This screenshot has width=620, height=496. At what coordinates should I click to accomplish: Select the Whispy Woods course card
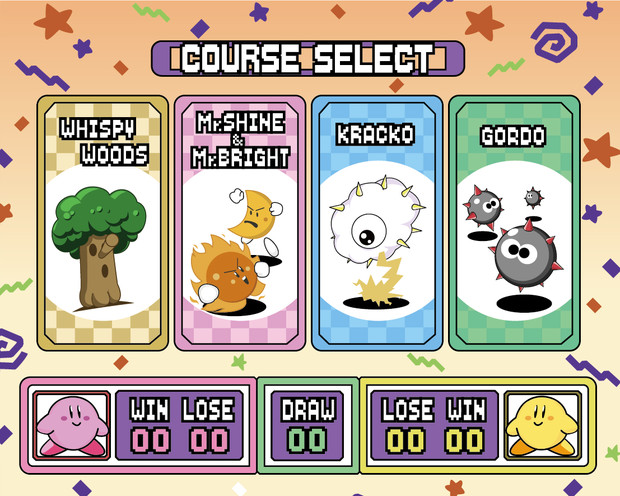(x=102, y=223)
